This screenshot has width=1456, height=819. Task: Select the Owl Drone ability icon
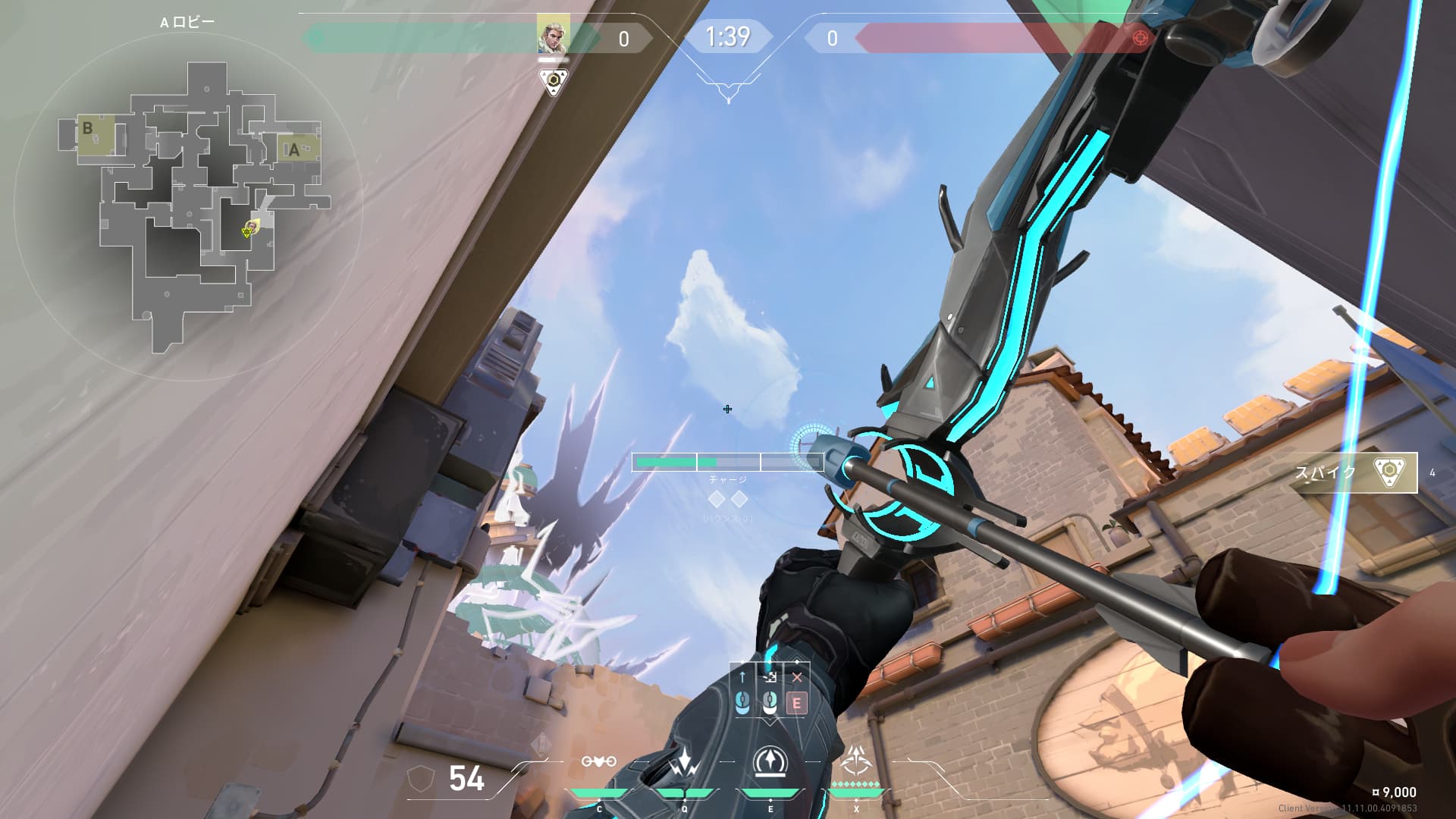(x=598, y=761)
